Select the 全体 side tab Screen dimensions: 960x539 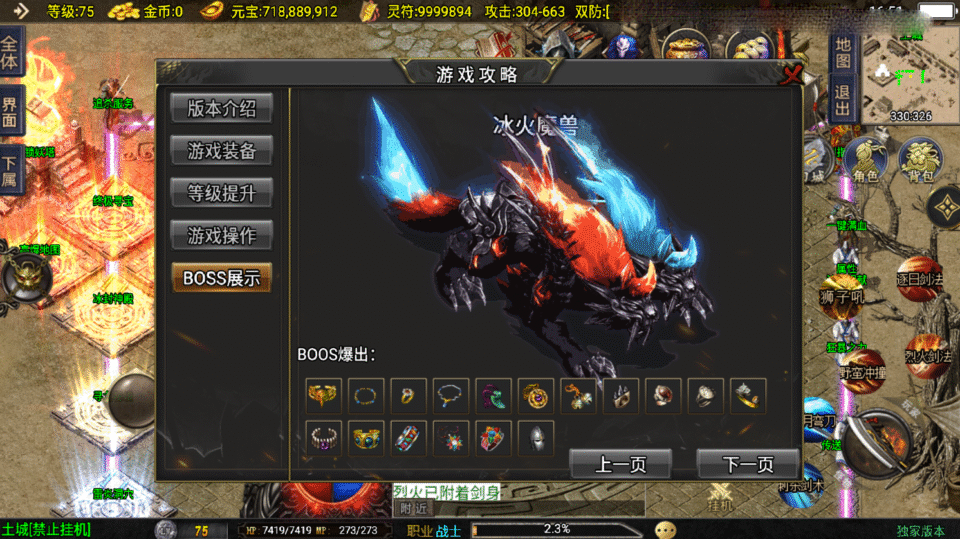(10, 52)
